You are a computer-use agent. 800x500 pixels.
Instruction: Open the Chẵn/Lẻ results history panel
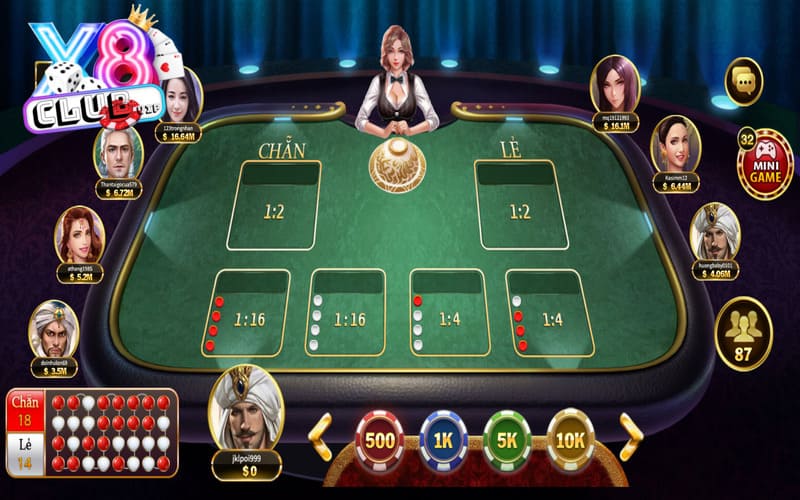coord(93,431)
